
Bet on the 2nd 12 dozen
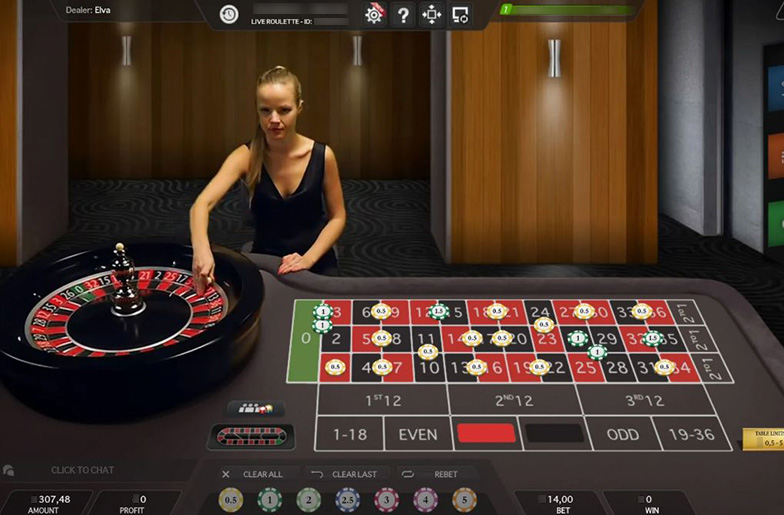pyautogui.click(x=514, y=400)
